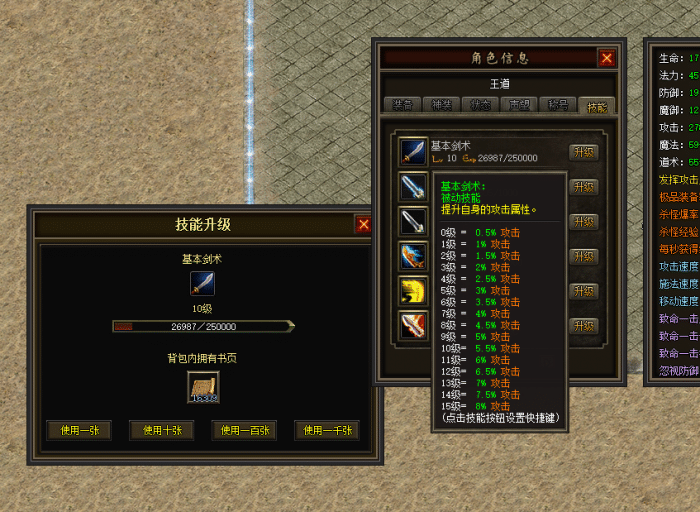Select the flaming curved blade skill icon
The height and width of the screenshot is (512, 700).
click(x=413, y=326)
